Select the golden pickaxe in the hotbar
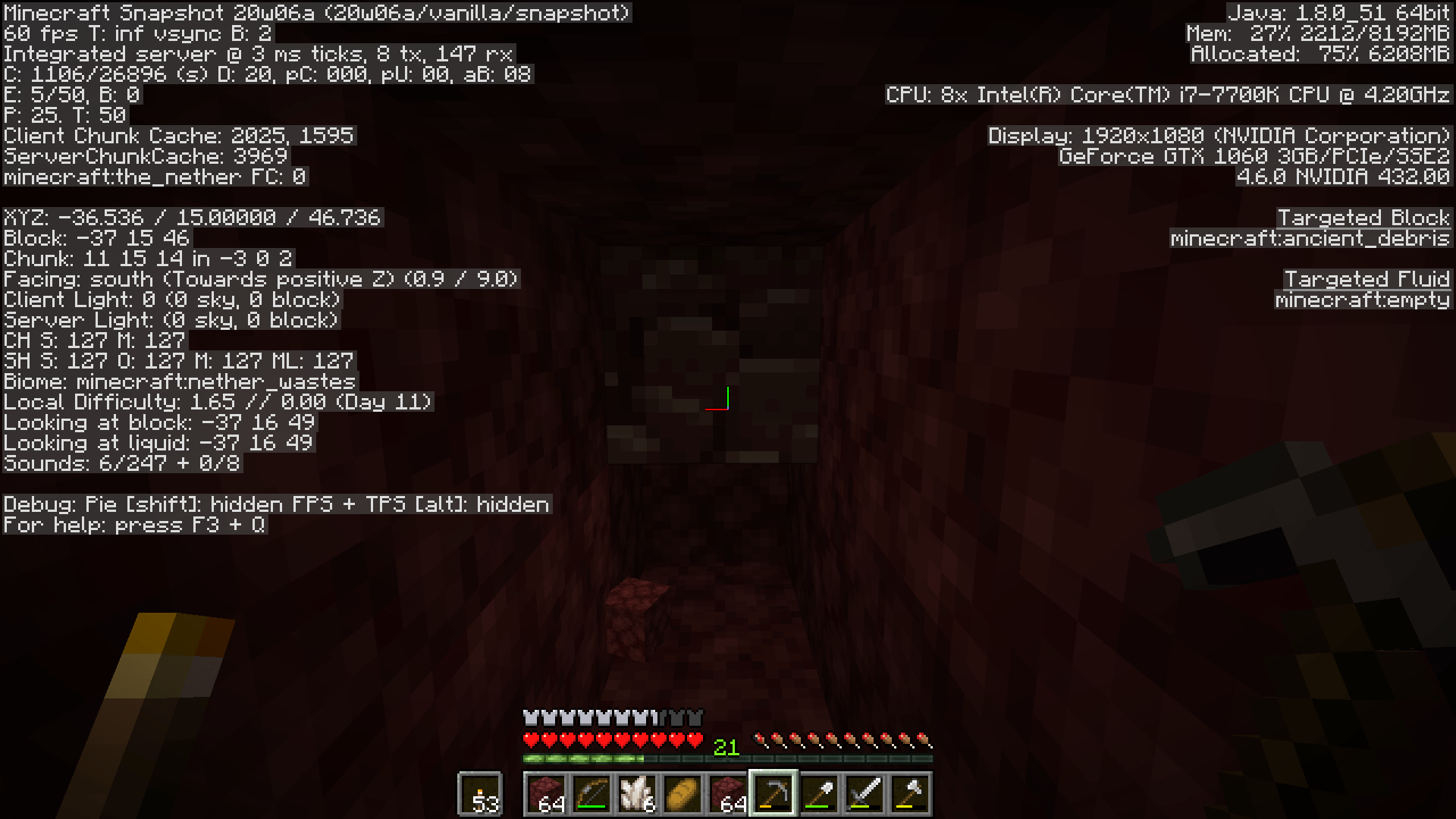This screenshot has width=1456, height=819. 774,794
